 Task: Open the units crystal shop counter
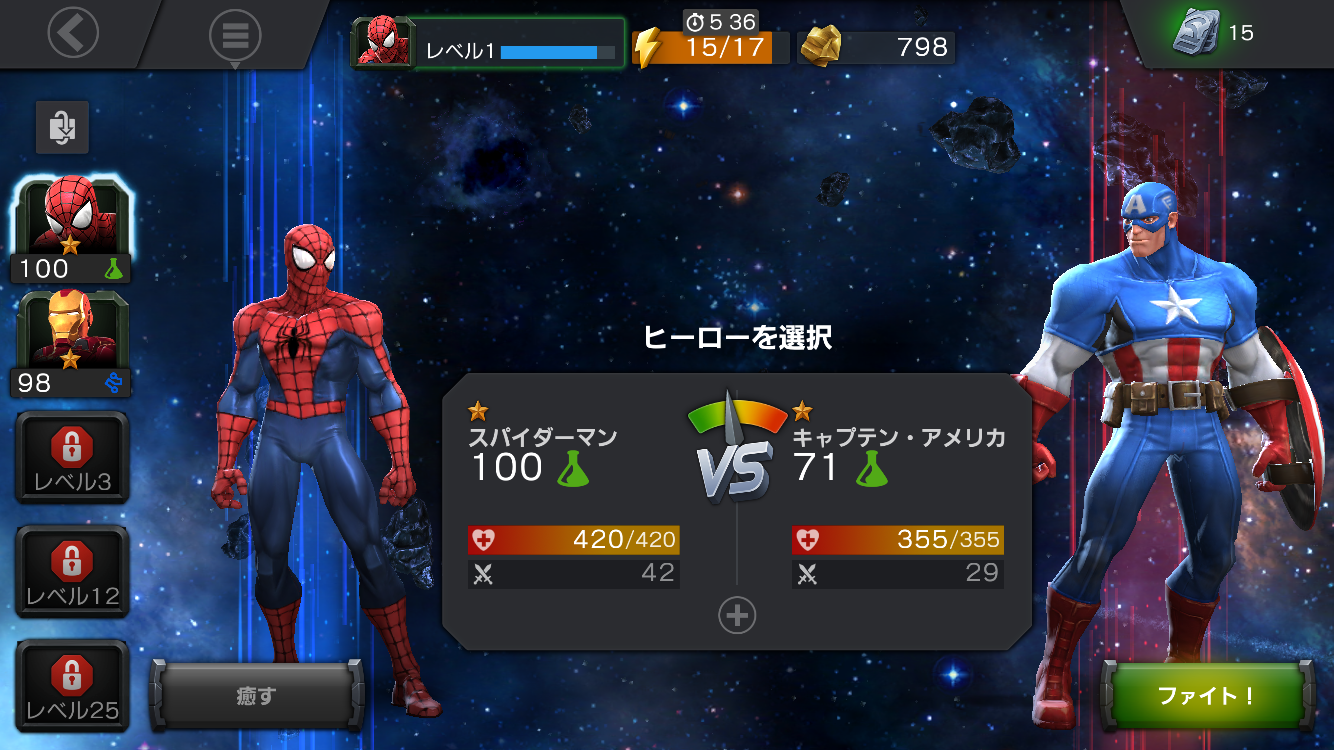pos(1212,33)
